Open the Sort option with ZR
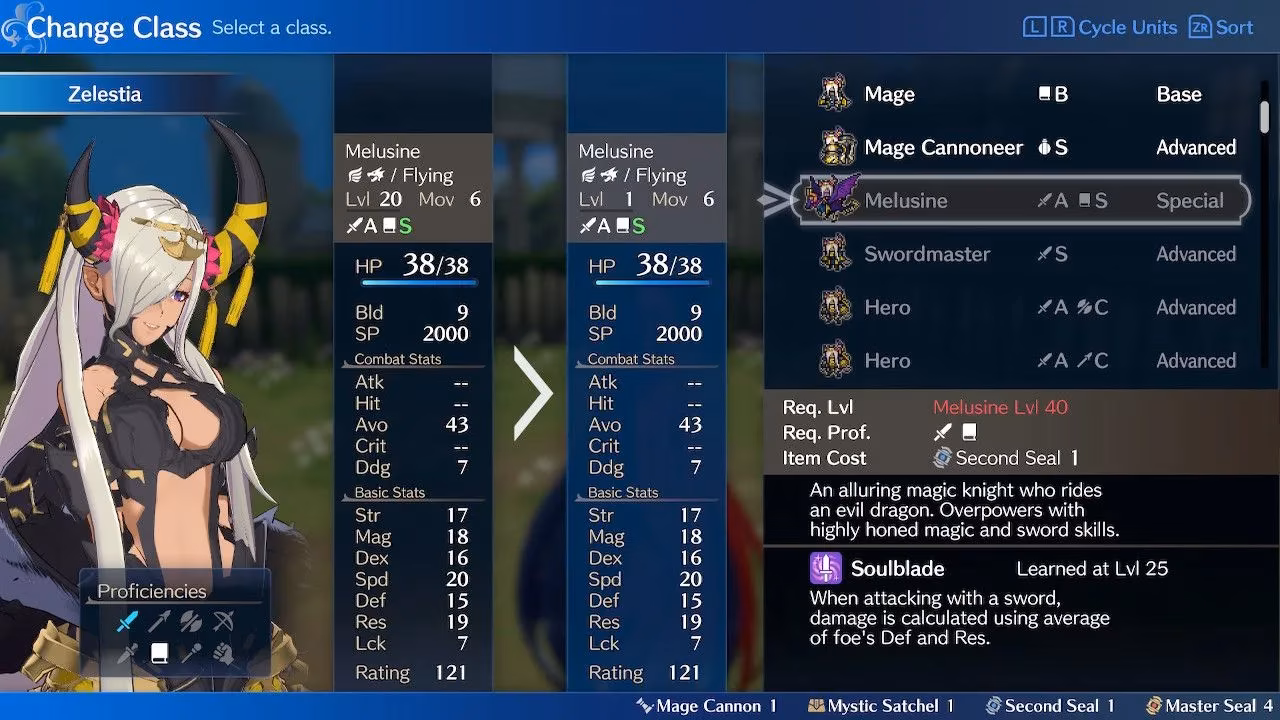1280x720 pixels. (x=1220, y=27)
